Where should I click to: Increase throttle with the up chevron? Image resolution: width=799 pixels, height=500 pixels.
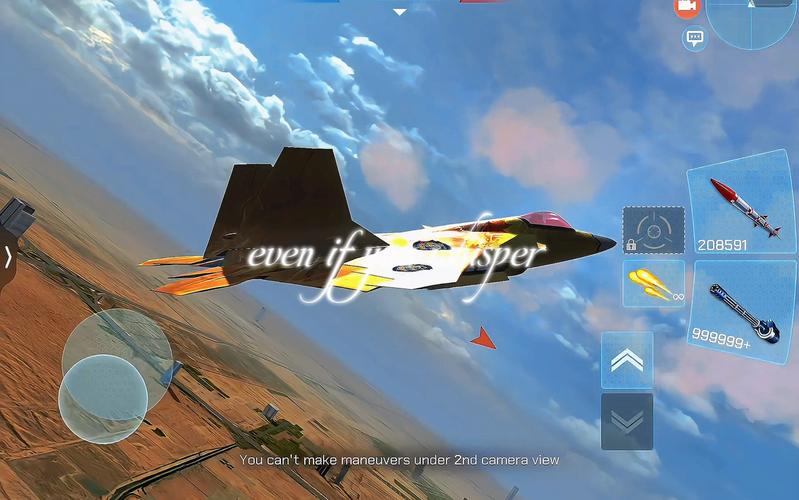[627, 360]
